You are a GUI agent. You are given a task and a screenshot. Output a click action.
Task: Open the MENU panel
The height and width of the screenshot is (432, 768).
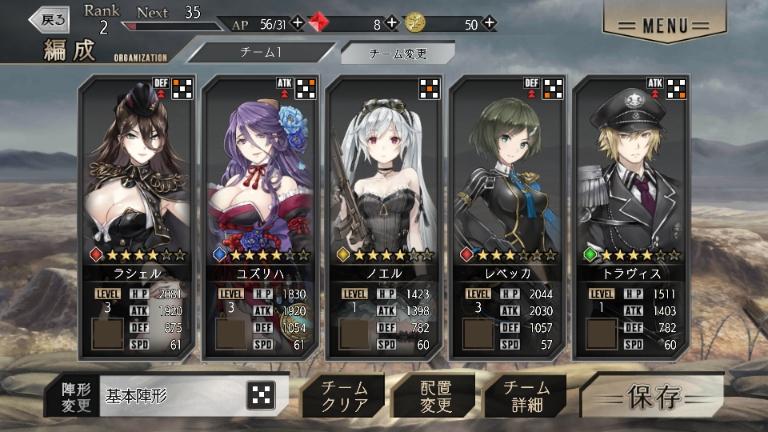pos(664,22)
